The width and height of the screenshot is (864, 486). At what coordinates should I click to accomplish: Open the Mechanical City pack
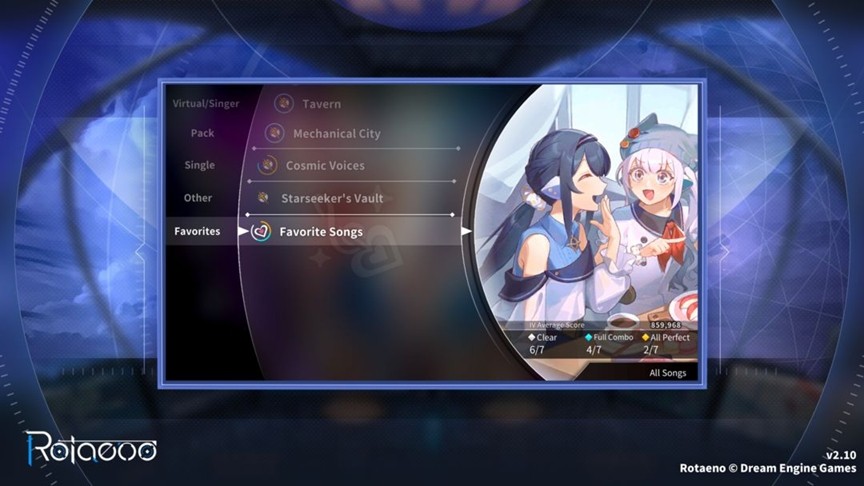336,134
